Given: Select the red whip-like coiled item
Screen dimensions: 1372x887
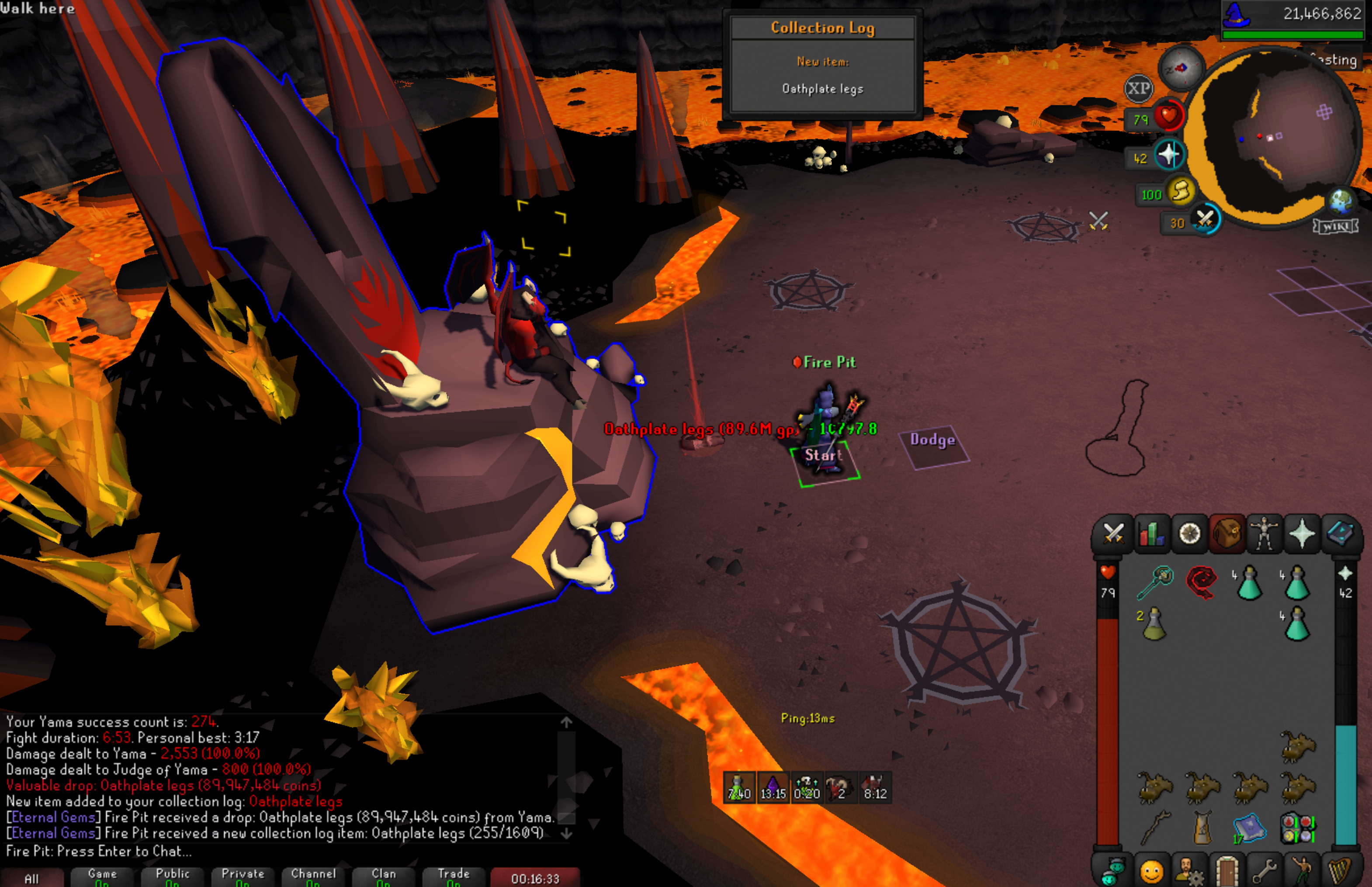Looking at the screenshot, I should [x=1202, y=582].
